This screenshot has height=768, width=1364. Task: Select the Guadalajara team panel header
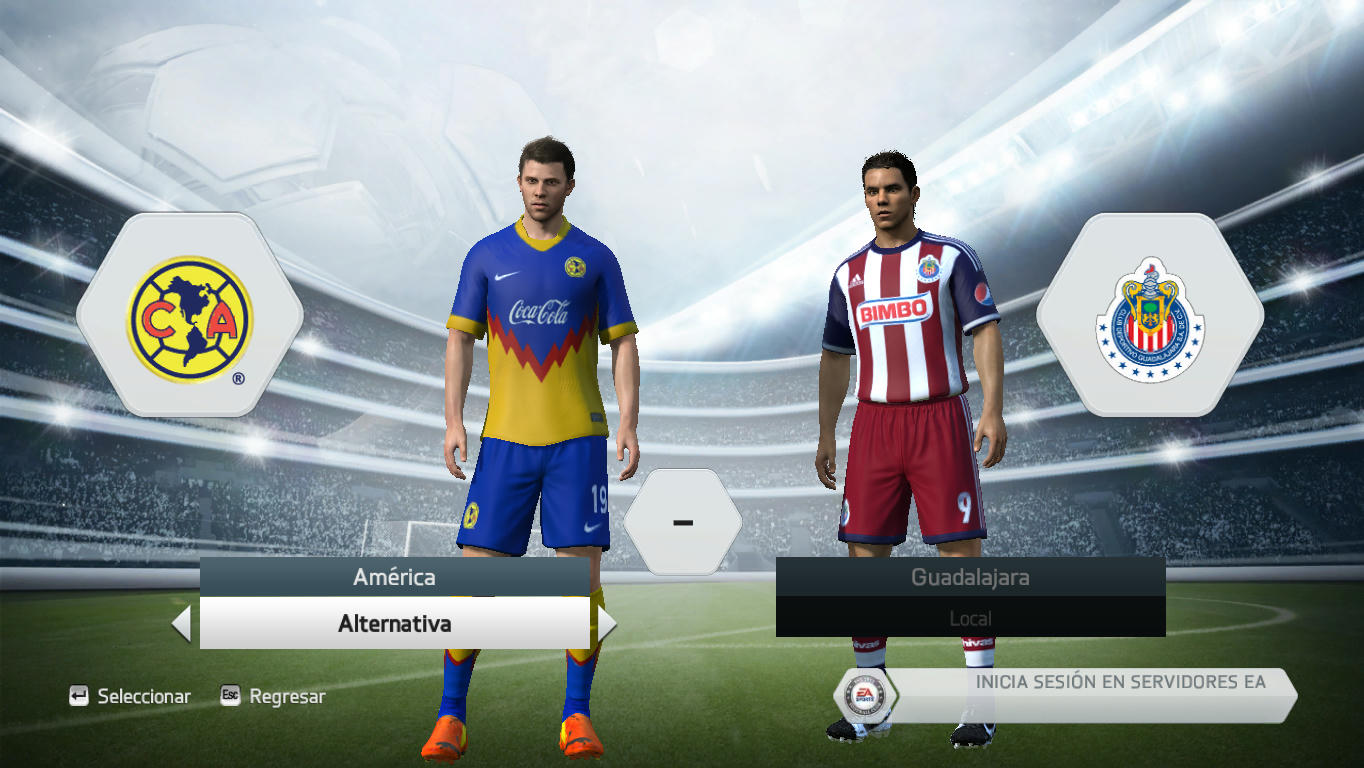(x=970, y=577)
